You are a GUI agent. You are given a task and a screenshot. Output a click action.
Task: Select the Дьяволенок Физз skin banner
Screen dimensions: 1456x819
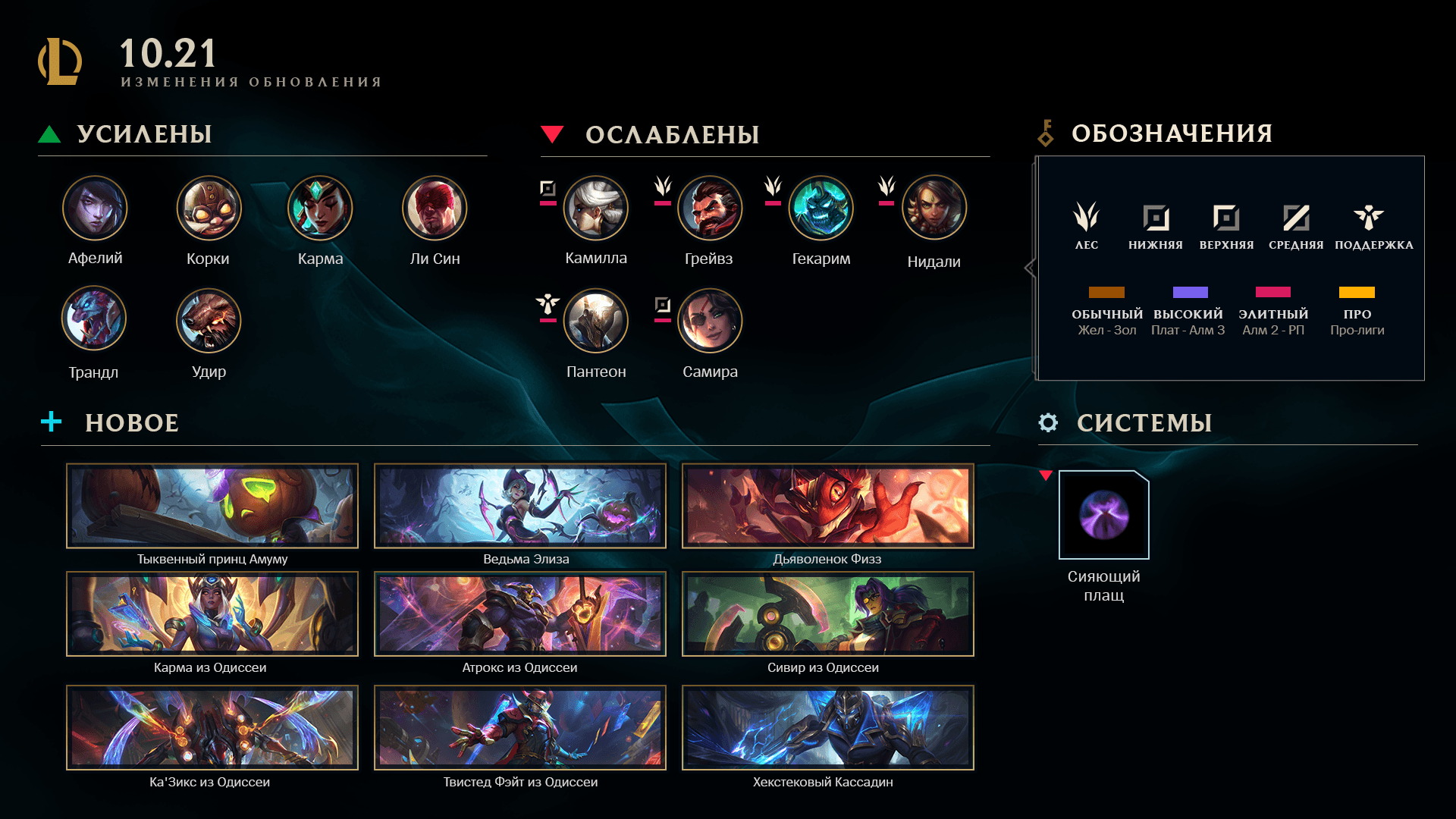[x=828, y=506]
